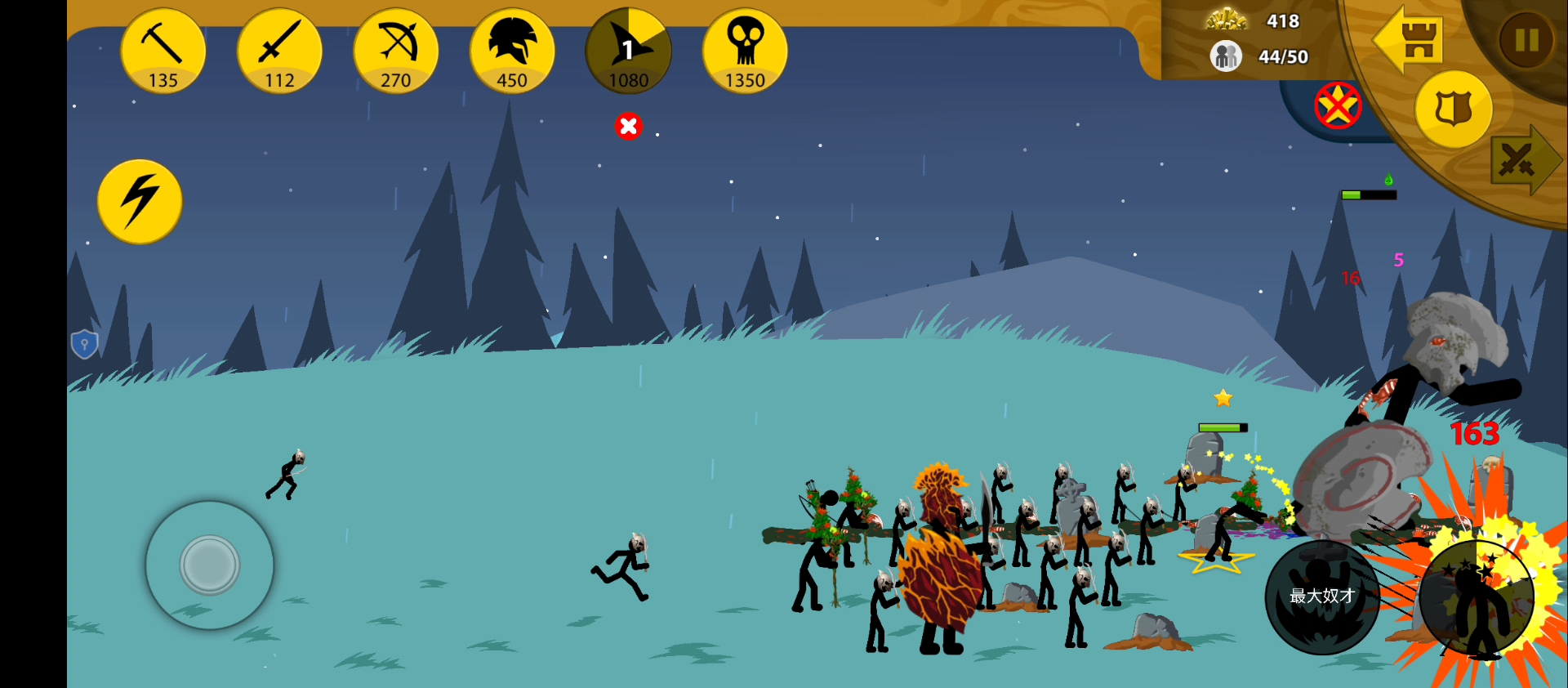Select the wizard hat unit costing 1080
The image size is (1568, 688).
(x=628, y=51)
